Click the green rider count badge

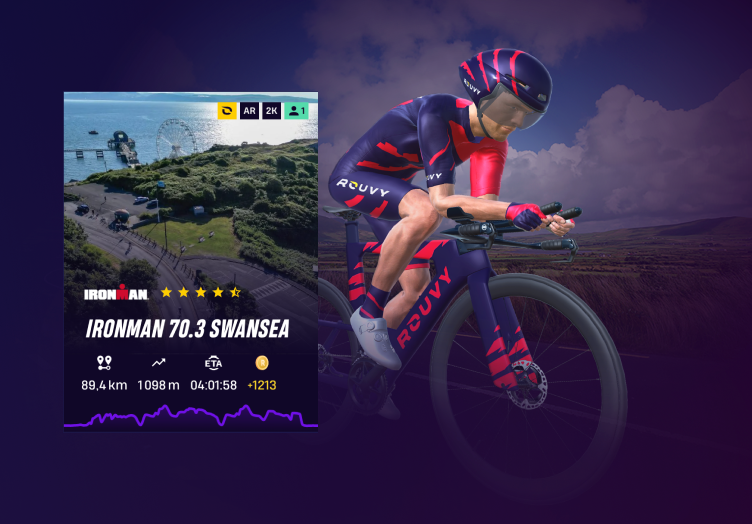tap(297, 111)
